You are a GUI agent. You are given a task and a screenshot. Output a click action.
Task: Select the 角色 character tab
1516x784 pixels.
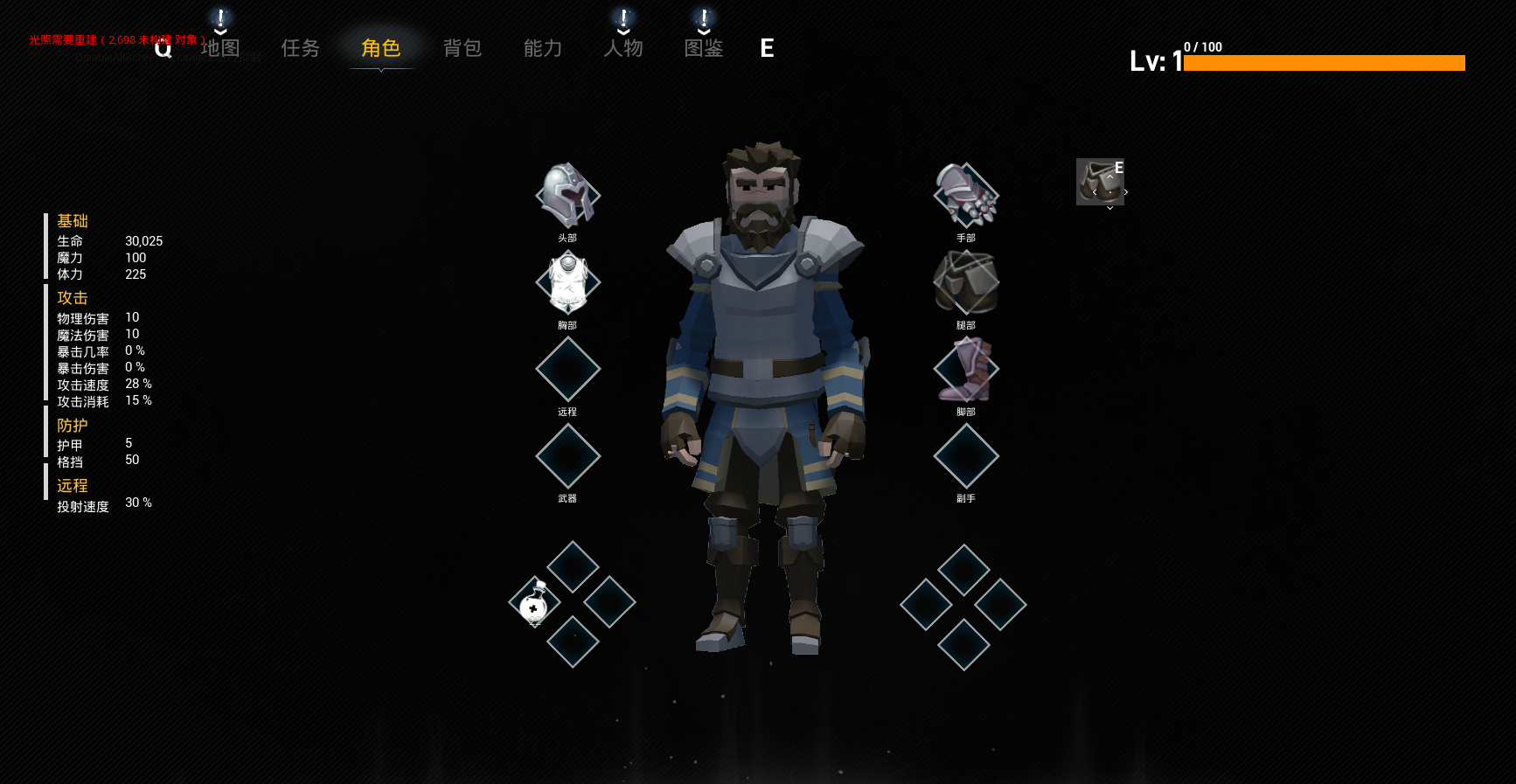(381, 48)
